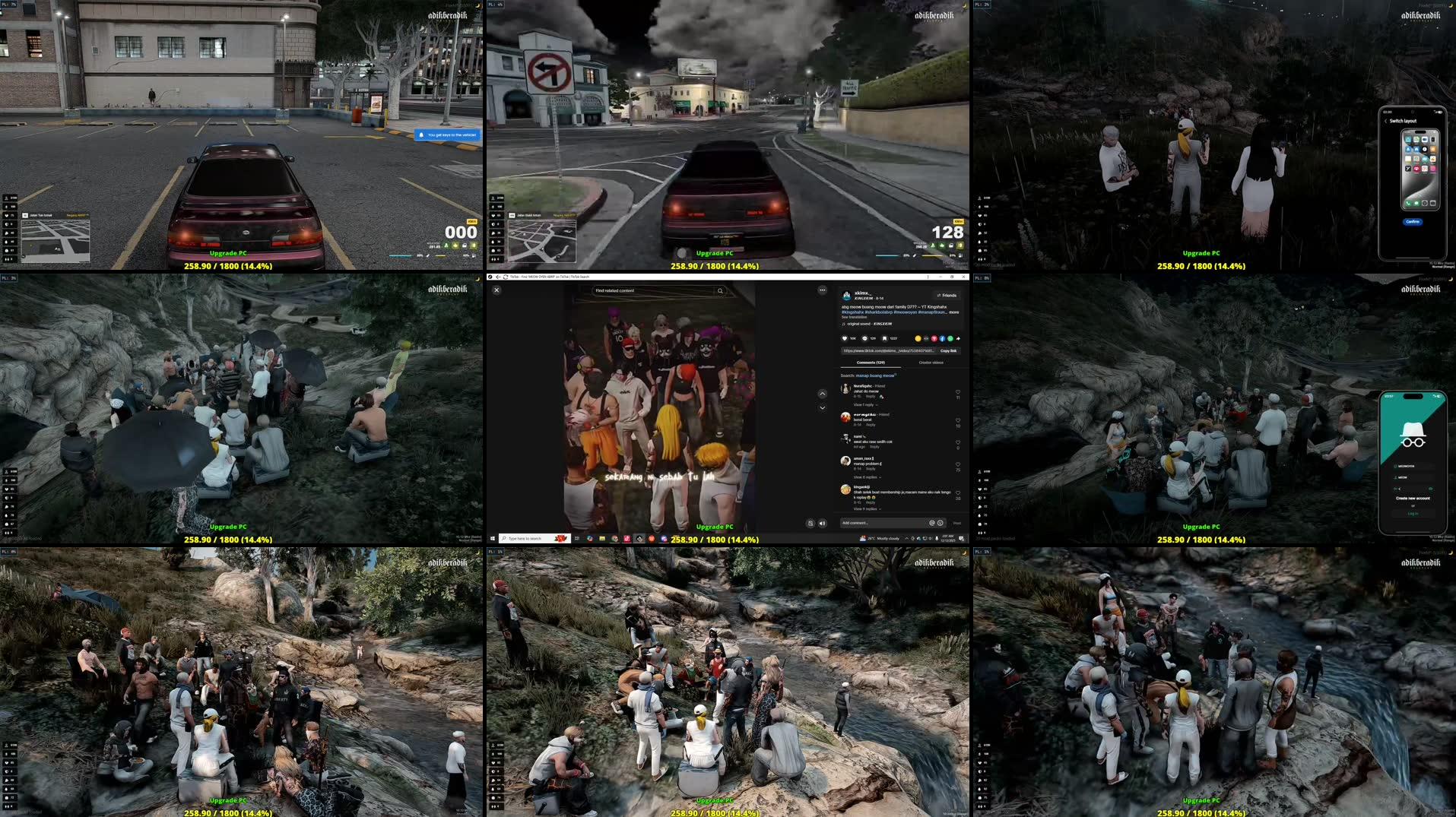
Task: Share the video to WhatsApp
Action: [x=950, y=338]
